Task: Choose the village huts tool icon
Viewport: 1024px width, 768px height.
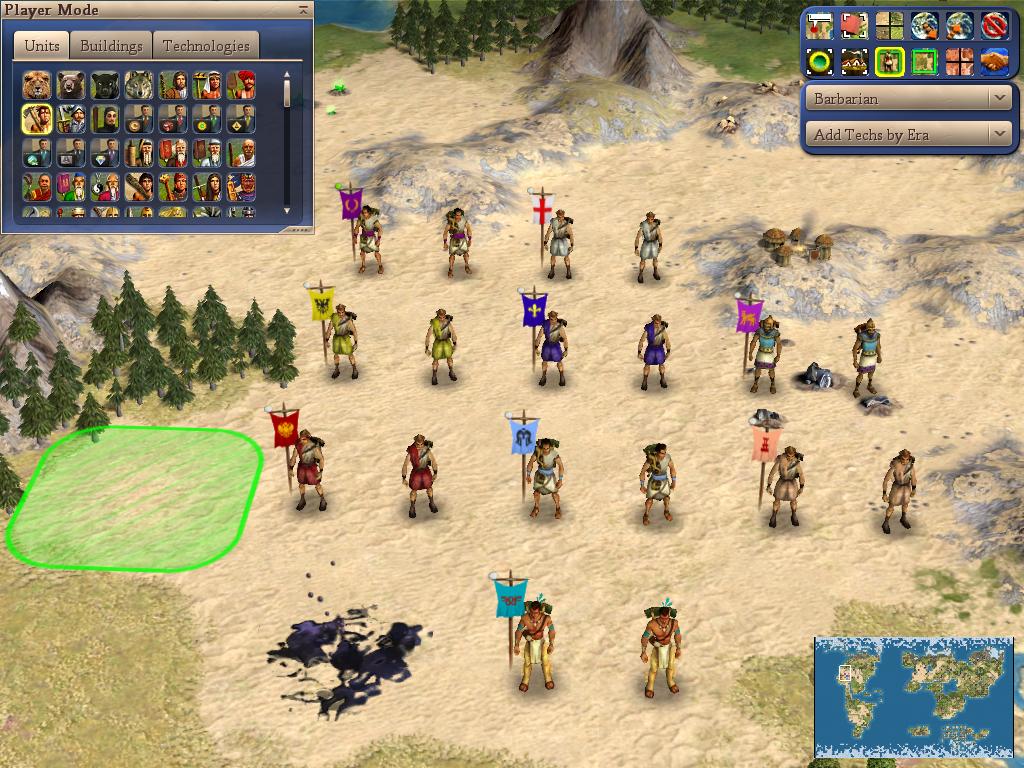Action: pos(854,62)
